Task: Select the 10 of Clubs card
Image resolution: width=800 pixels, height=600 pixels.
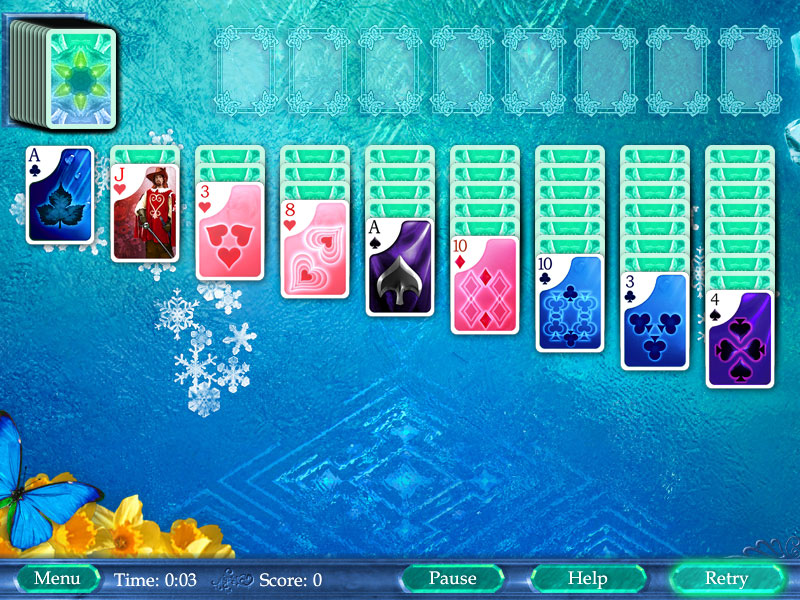Action: click(x=570, y=303)
